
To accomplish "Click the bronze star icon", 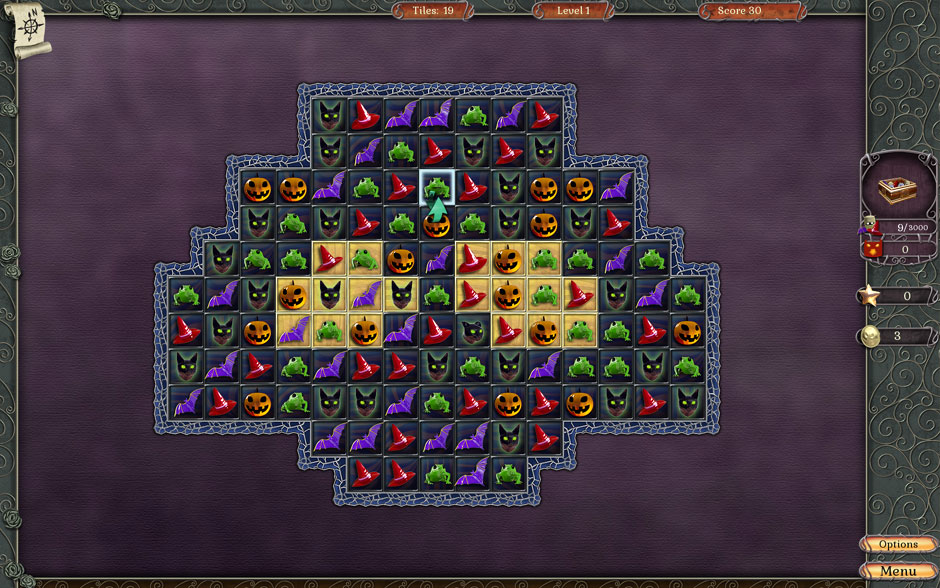I will [x=868, y=295].
